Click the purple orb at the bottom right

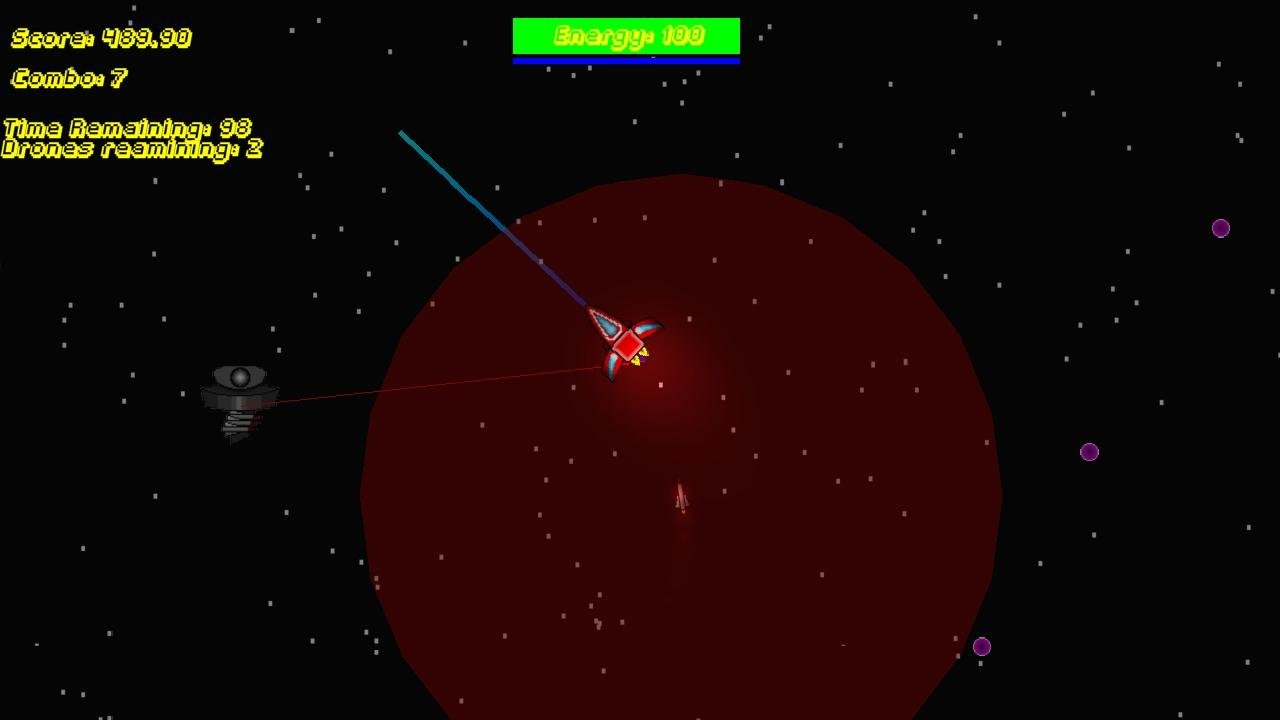(981, 646)
